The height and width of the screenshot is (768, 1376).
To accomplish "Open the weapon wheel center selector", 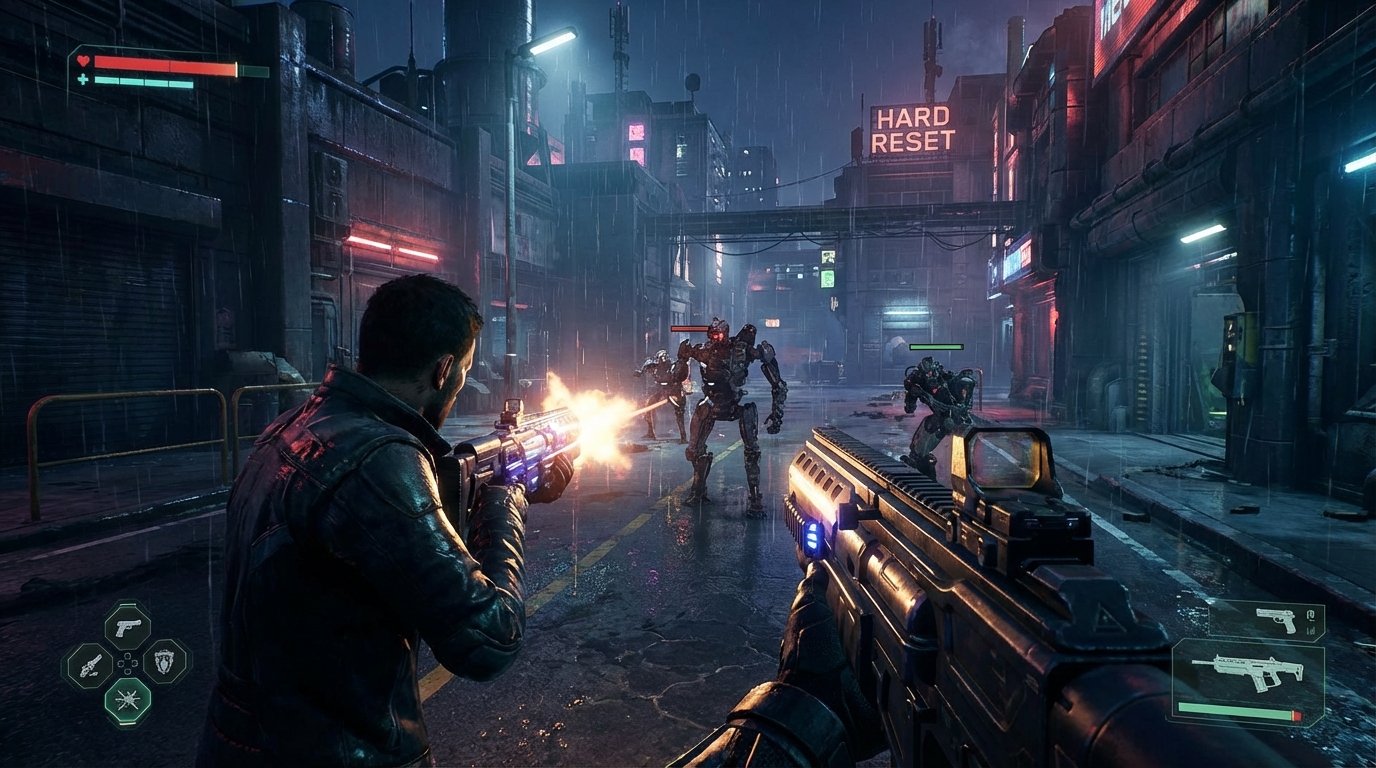I will 128,661.
